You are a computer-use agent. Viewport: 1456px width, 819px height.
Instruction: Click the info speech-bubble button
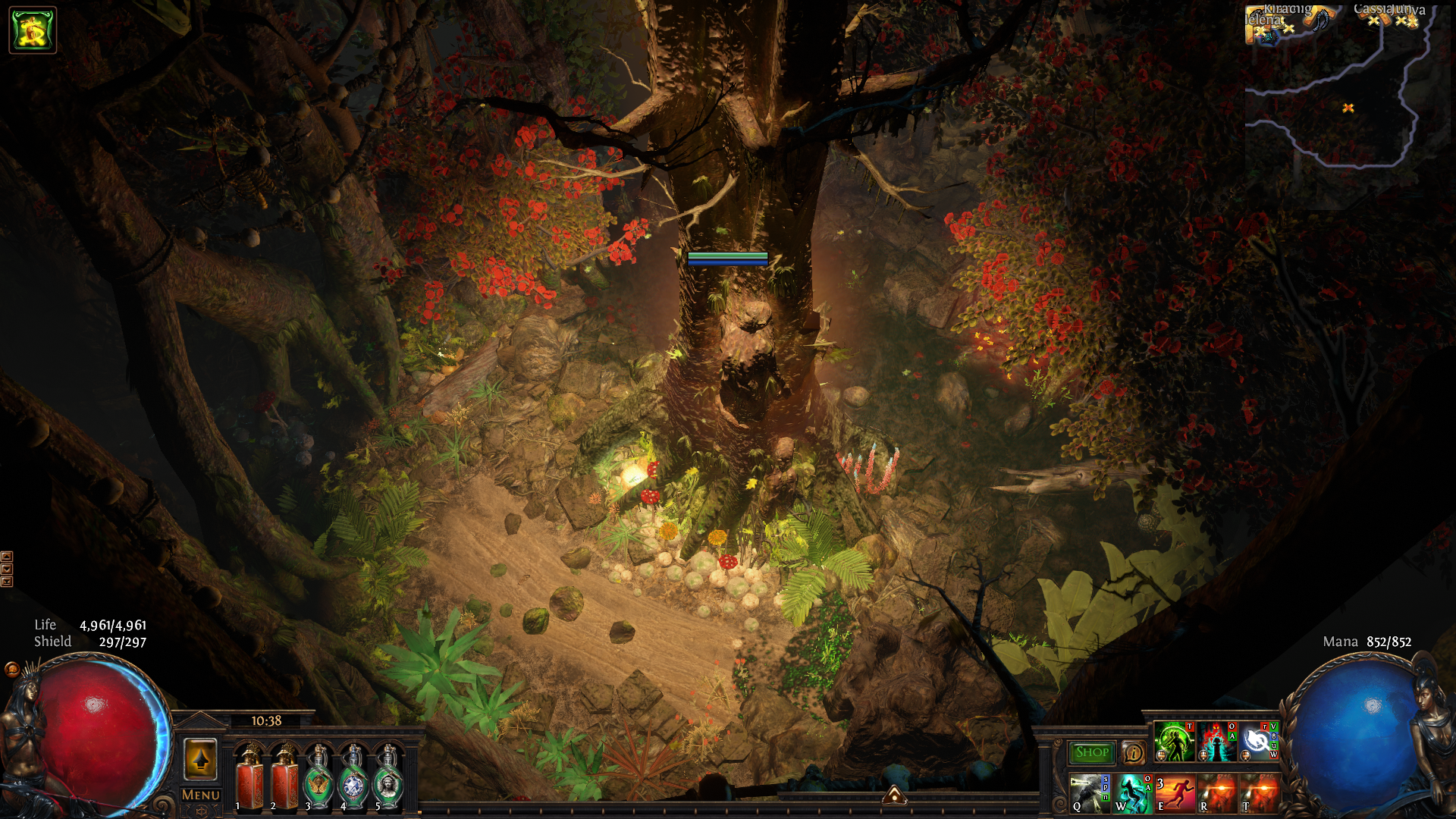[1134, 753]
